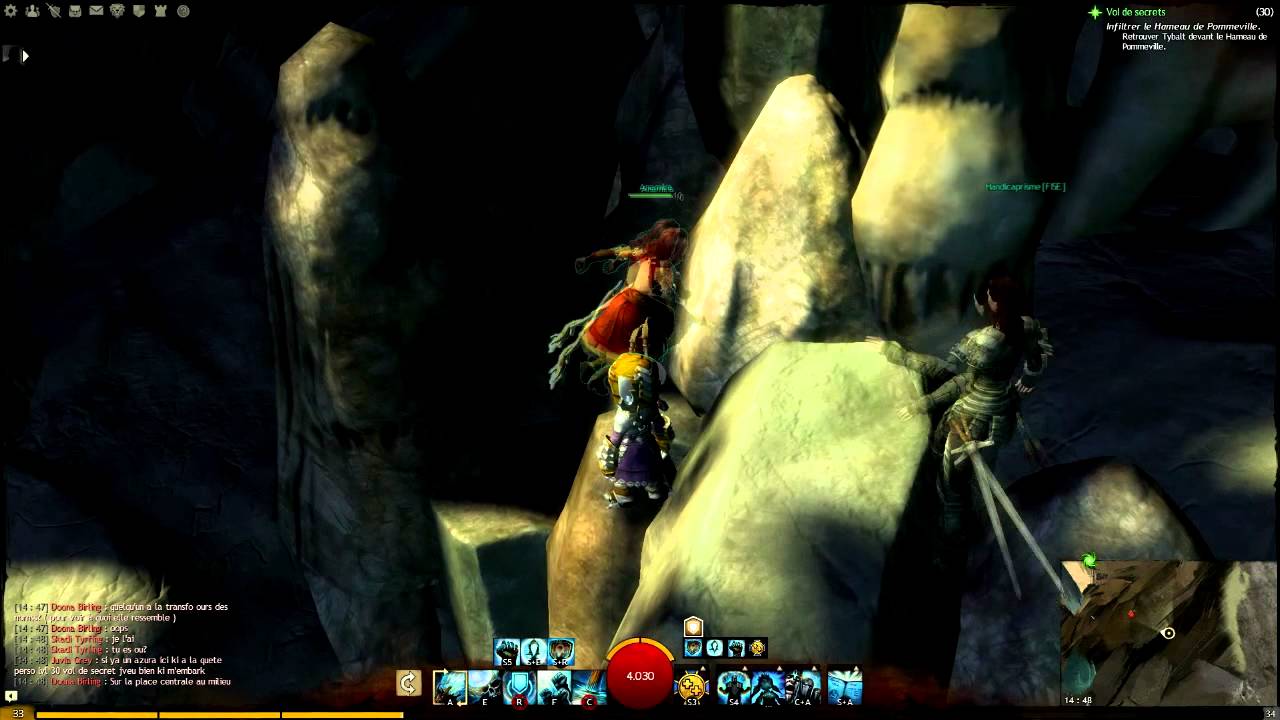Image resolution: width=1280 pixels, height=720 pixels.
Task: Click the Vol de secrets quest title
Action: (x=1137, y=12)
